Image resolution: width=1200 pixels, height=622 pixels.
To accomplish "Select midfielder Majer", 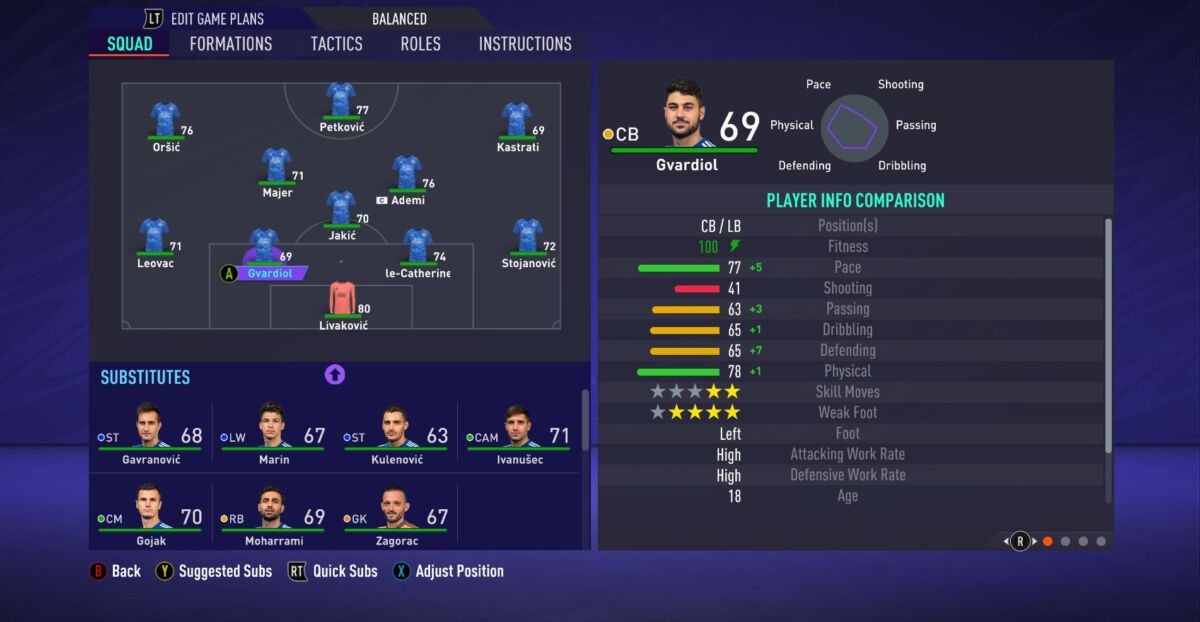I will [276, 167].
